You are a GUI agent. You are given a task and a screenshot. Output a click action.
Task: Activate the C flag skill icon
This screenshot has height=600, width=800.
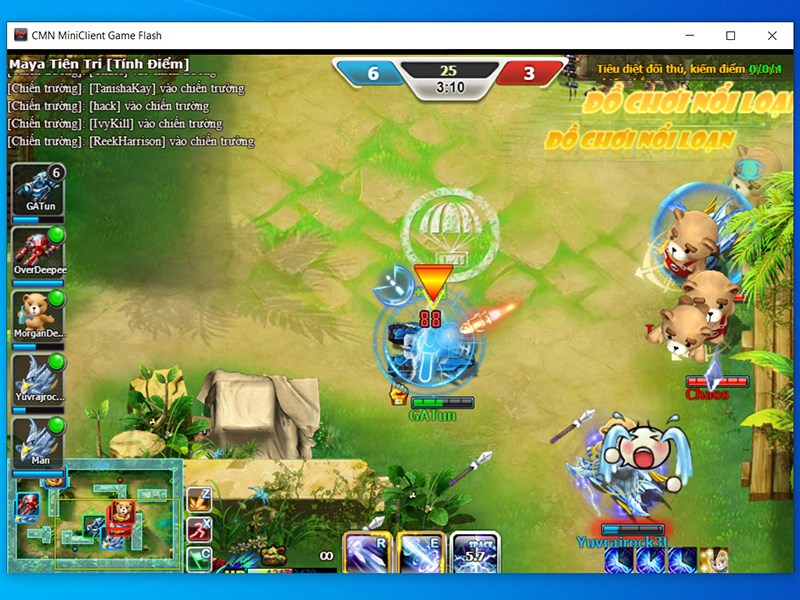tap(199, 557)
